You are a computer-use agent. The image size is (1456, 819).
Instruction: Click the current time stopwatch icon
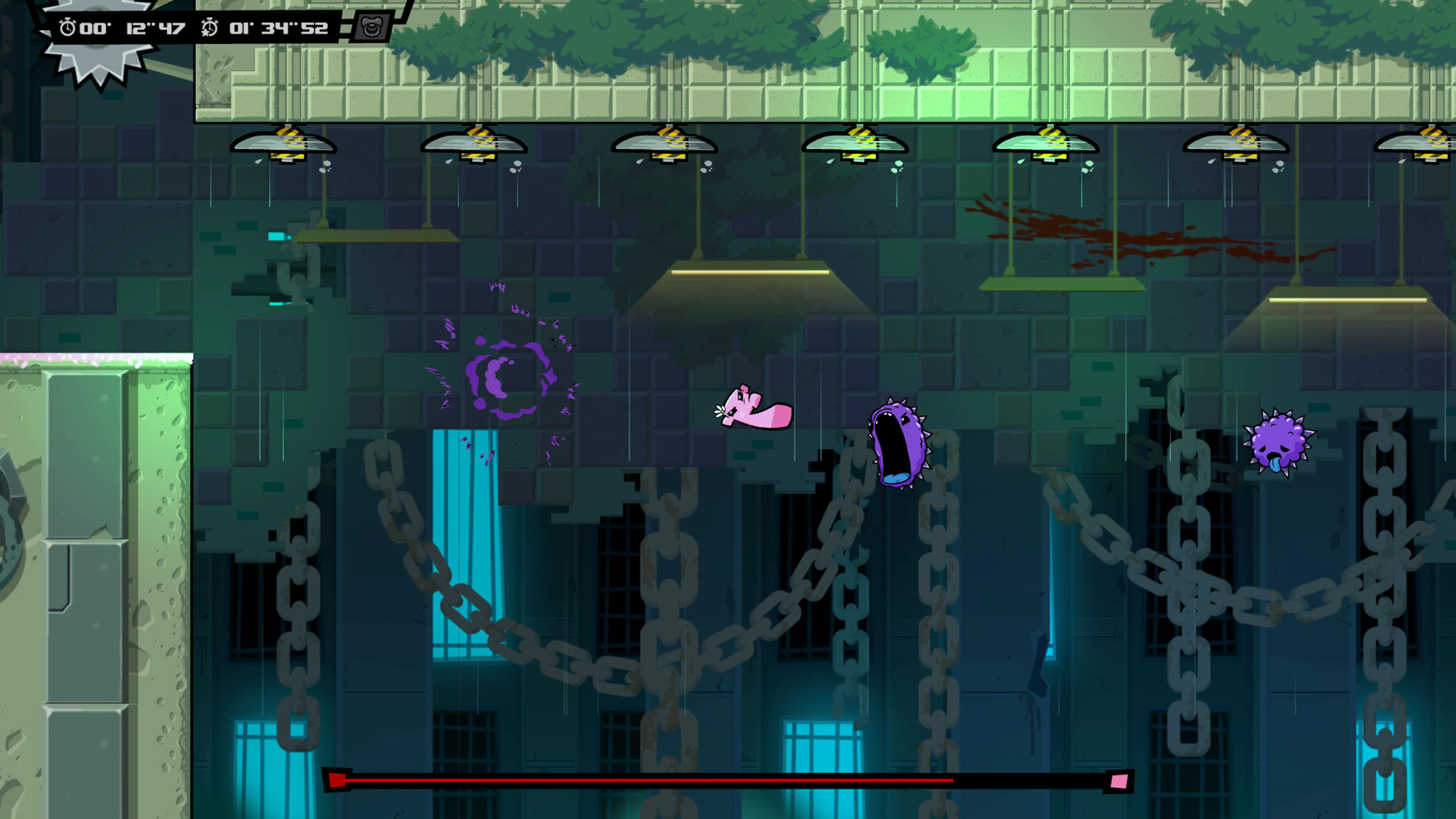pyautogui.click(x=67, y=26)
